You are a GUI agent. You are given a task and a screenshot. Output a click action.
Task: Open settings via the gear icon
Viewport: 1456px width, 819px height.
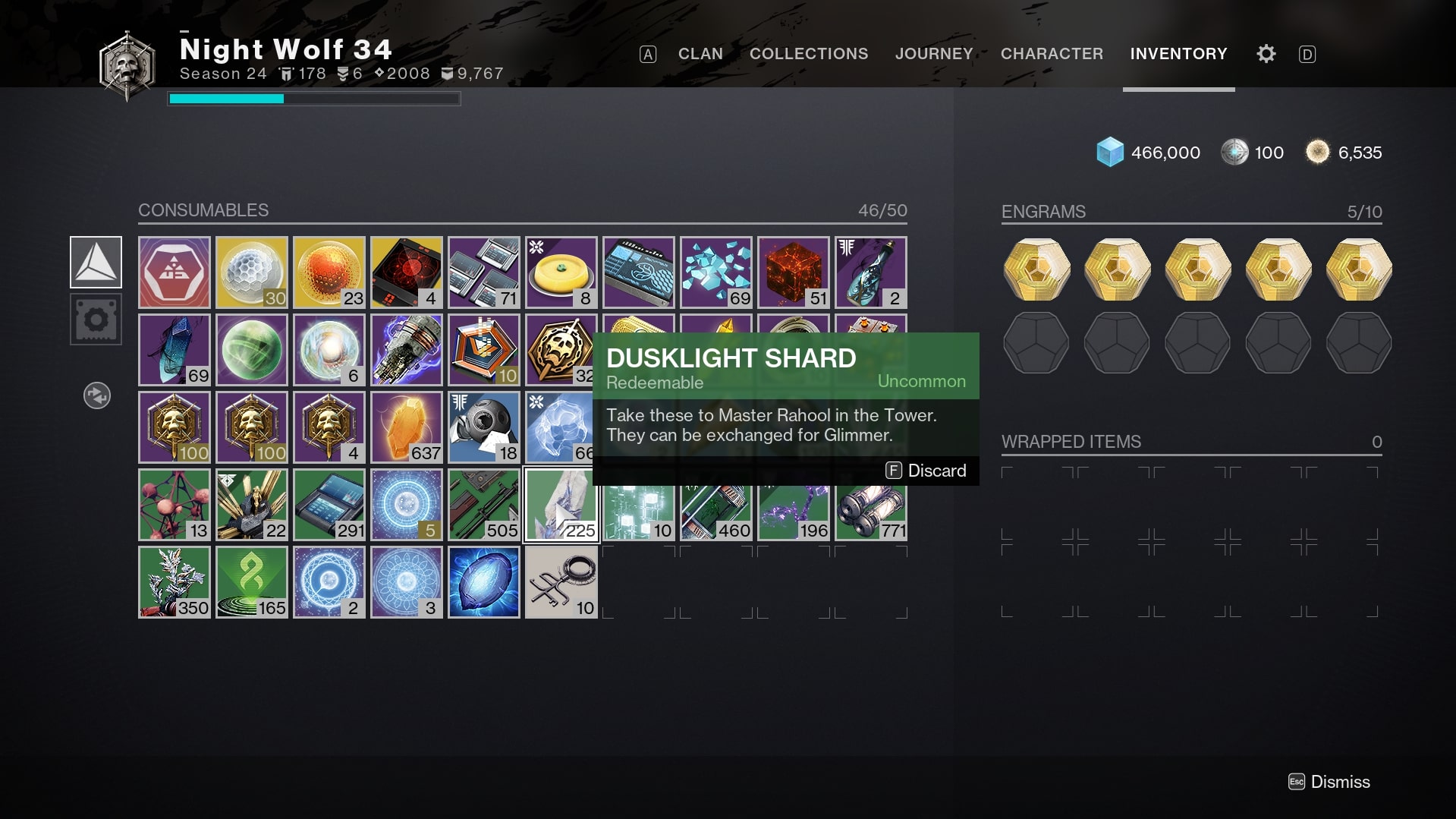[1266, 54]
